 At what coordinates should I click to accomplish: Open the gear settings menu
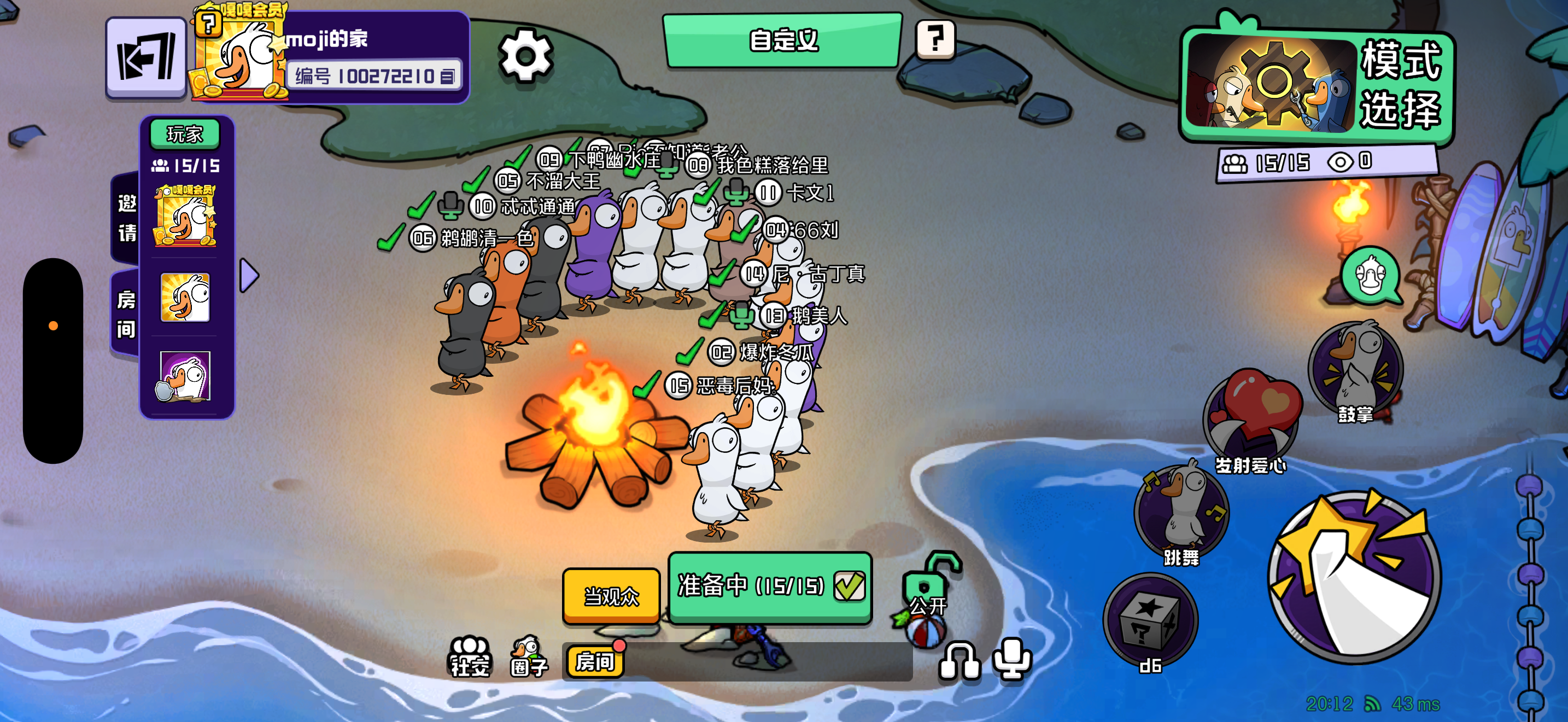(x=525, y=56)
